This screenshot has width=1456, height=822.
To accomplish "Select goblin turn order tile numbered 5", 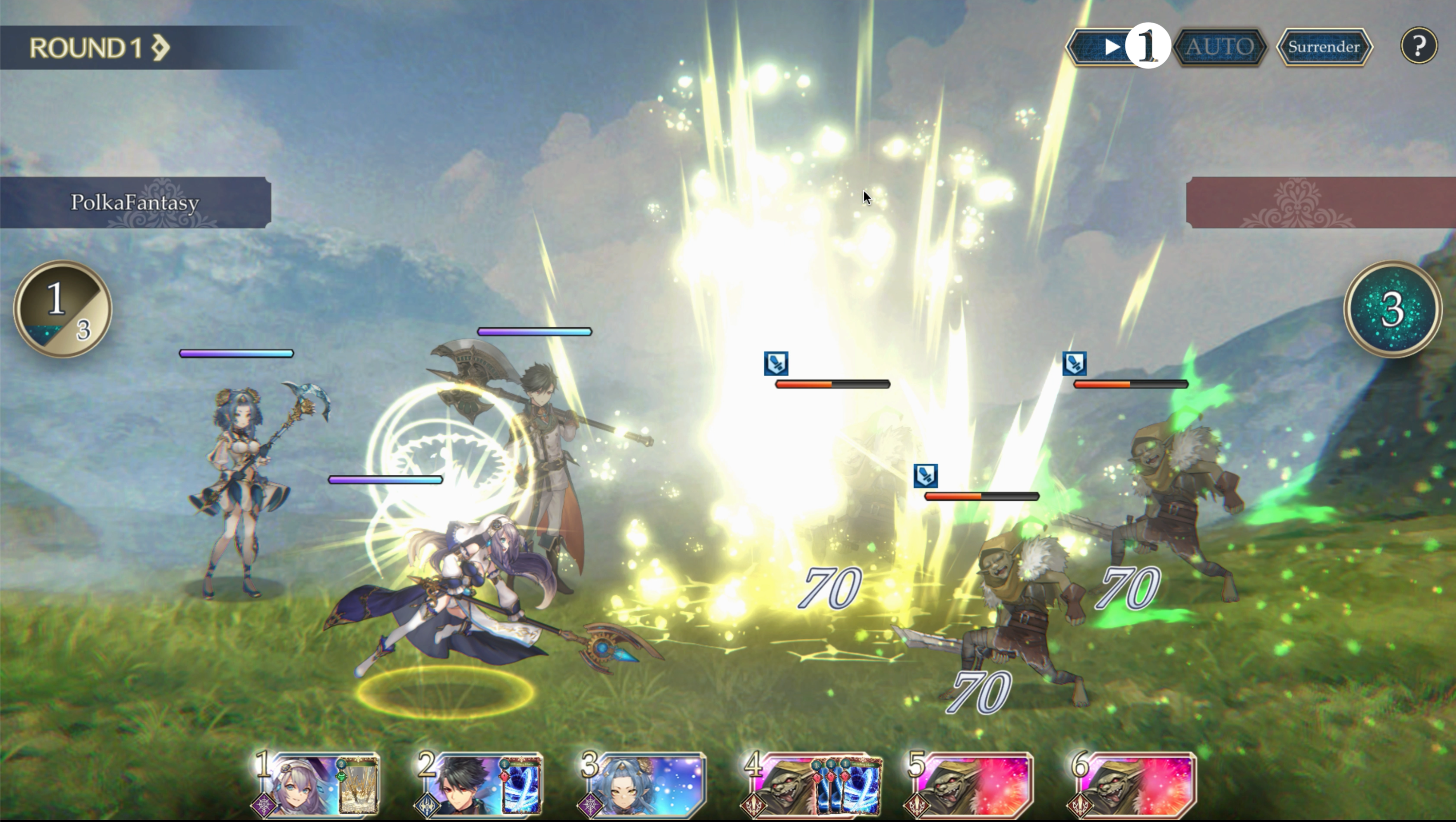I will coord(970,785).
